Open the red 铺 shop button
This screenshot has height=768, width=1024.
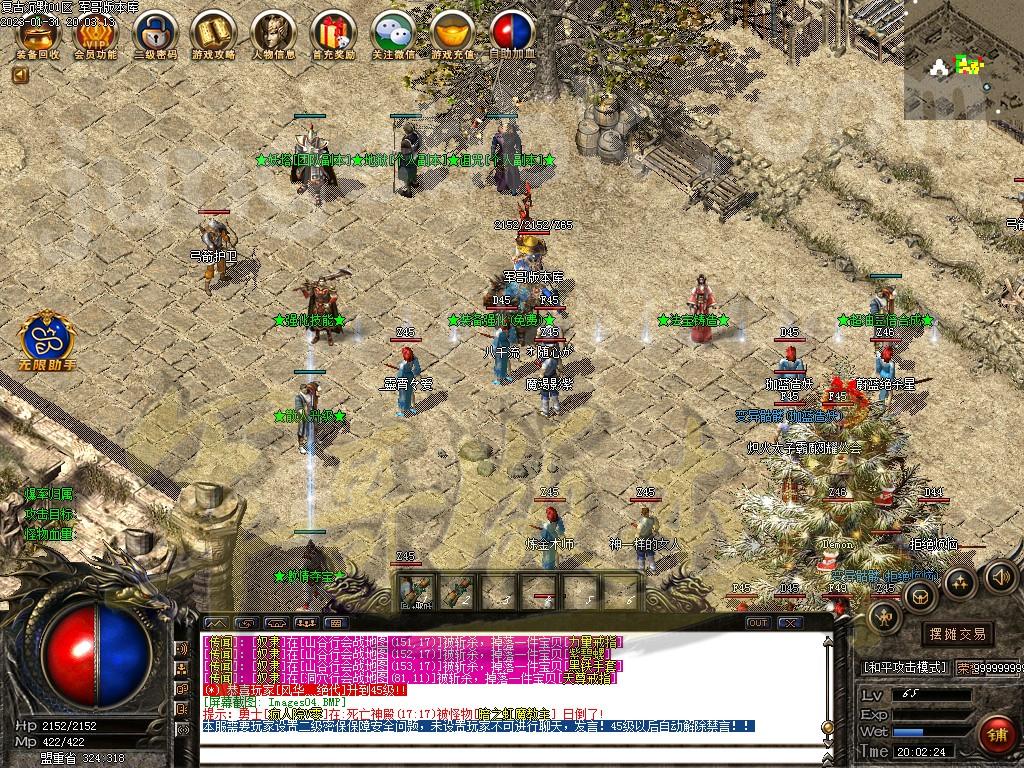[x=995, y=735]
